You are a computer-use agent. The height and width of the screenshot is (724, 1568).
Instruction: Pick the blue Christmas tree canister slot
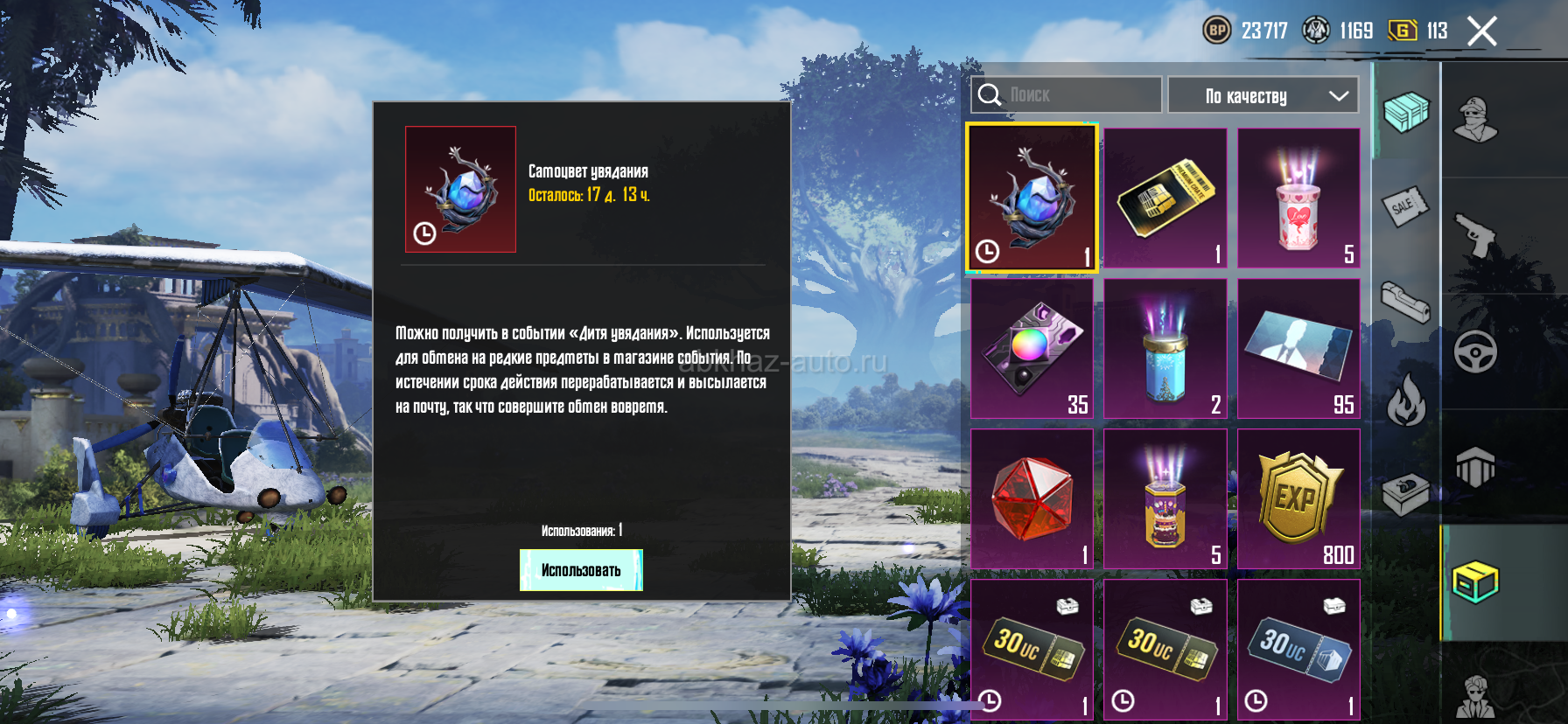pos(1165,348)
